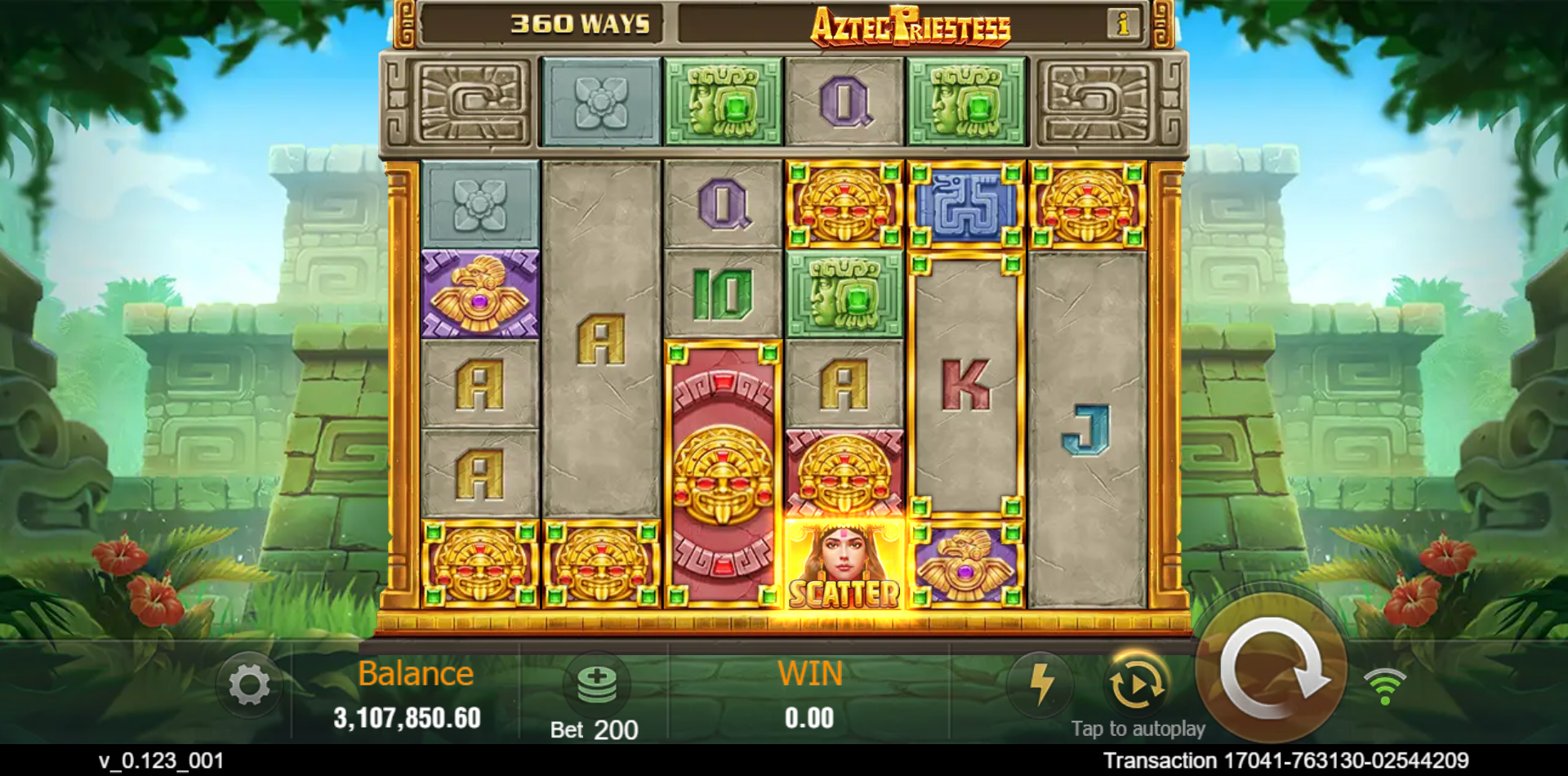Tap the autoplay button

click(x=1136, y=683)
